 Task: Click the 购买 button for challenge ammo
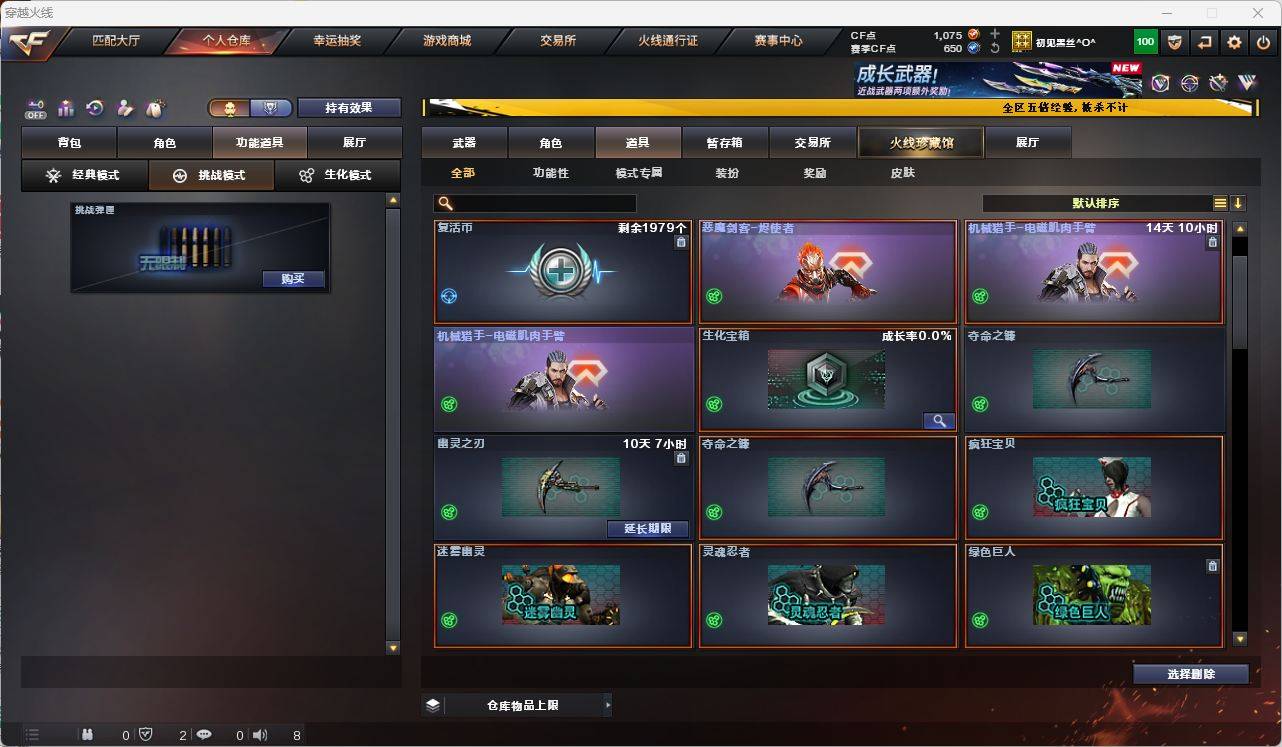(x=292, y=279)
